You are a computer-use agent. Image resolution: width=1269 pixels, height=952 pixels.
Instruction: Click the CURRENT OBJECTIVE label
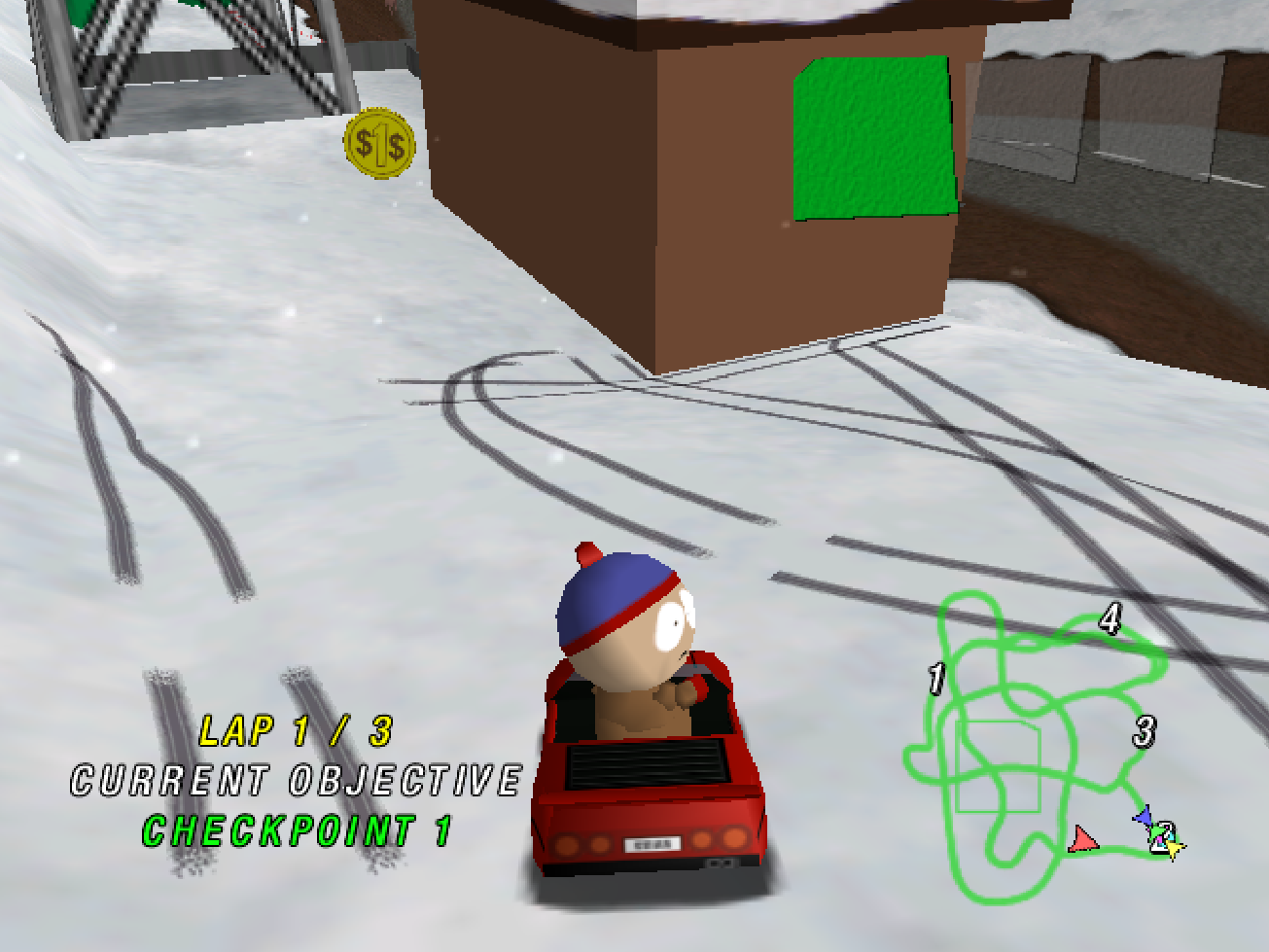coord(297,778)
